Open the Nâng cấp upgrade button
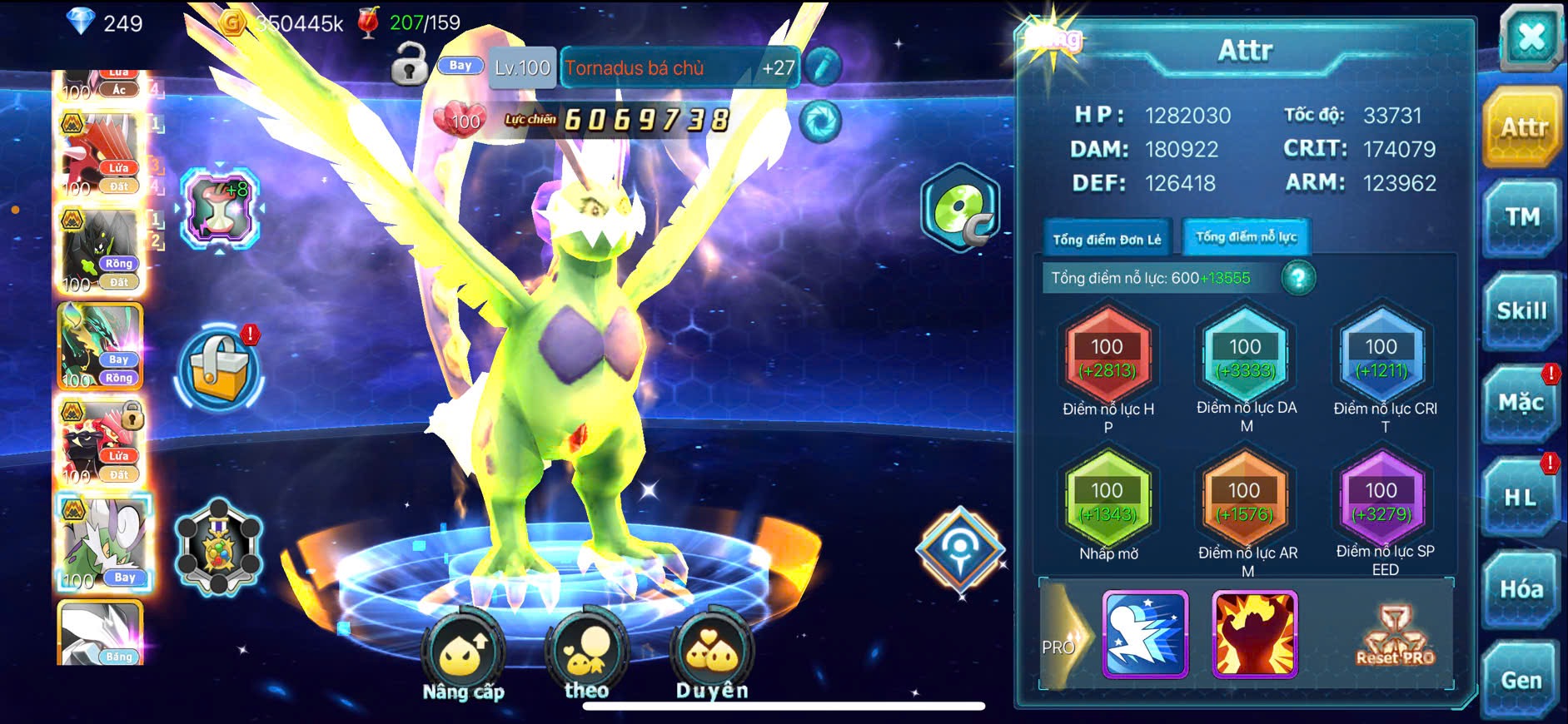This screenshot has height=724, width=1568. coord(463,657)
